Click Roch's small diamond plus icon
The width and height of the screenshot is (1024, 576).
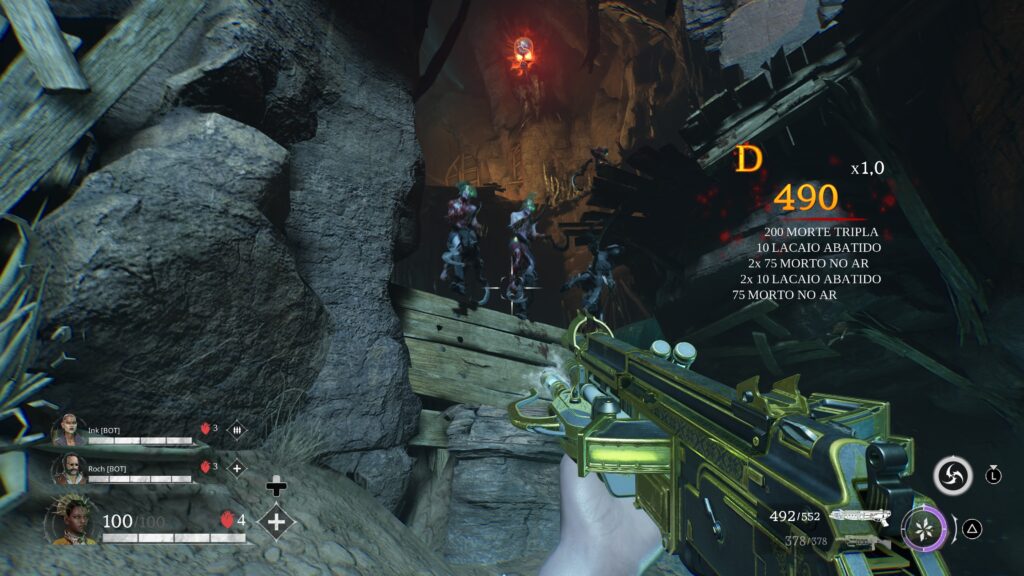pos(237,467)
